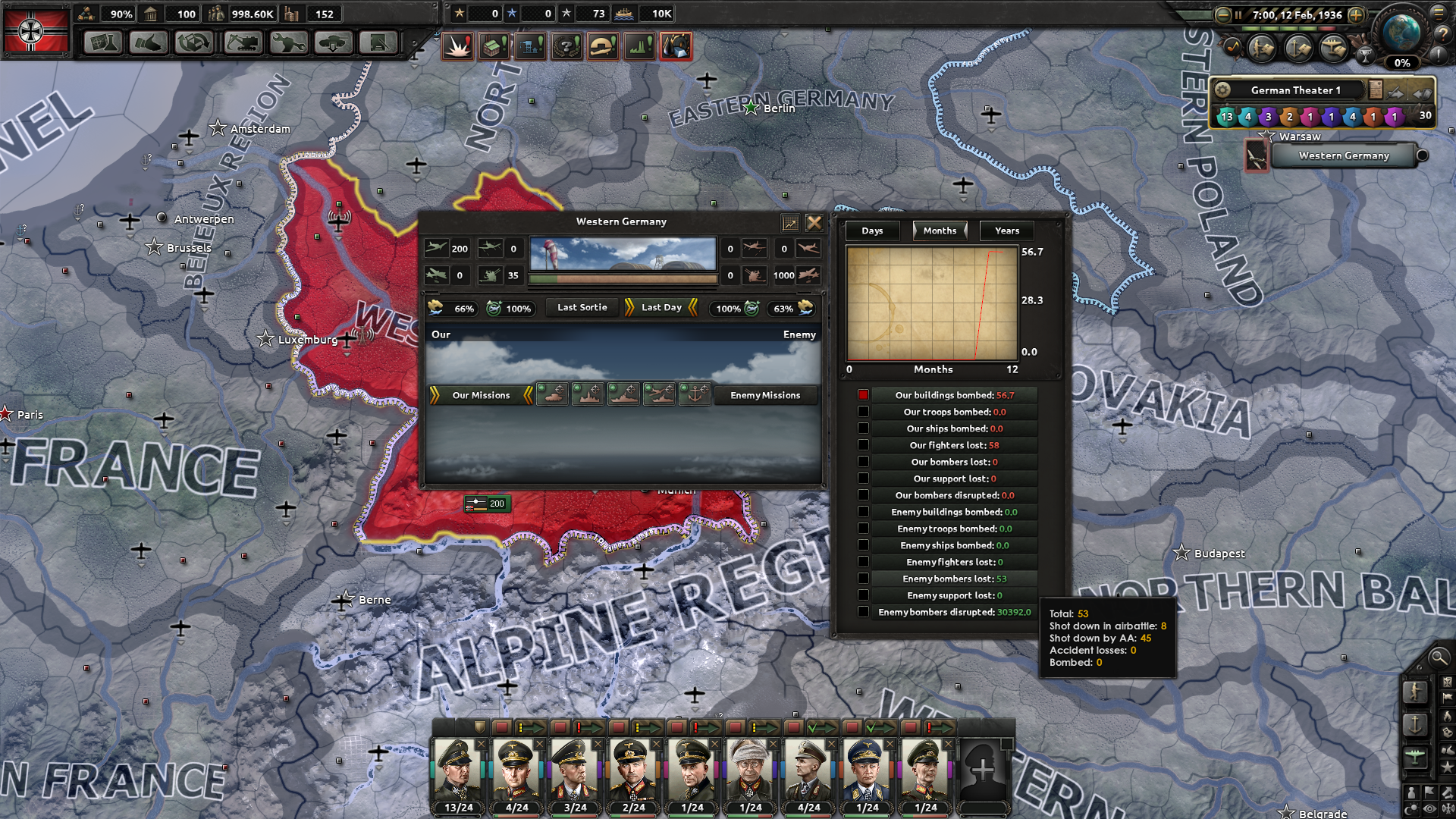Enable the Our fighters lost graph line
This screenshot has width=1456, height=819.
coord(863,444)
